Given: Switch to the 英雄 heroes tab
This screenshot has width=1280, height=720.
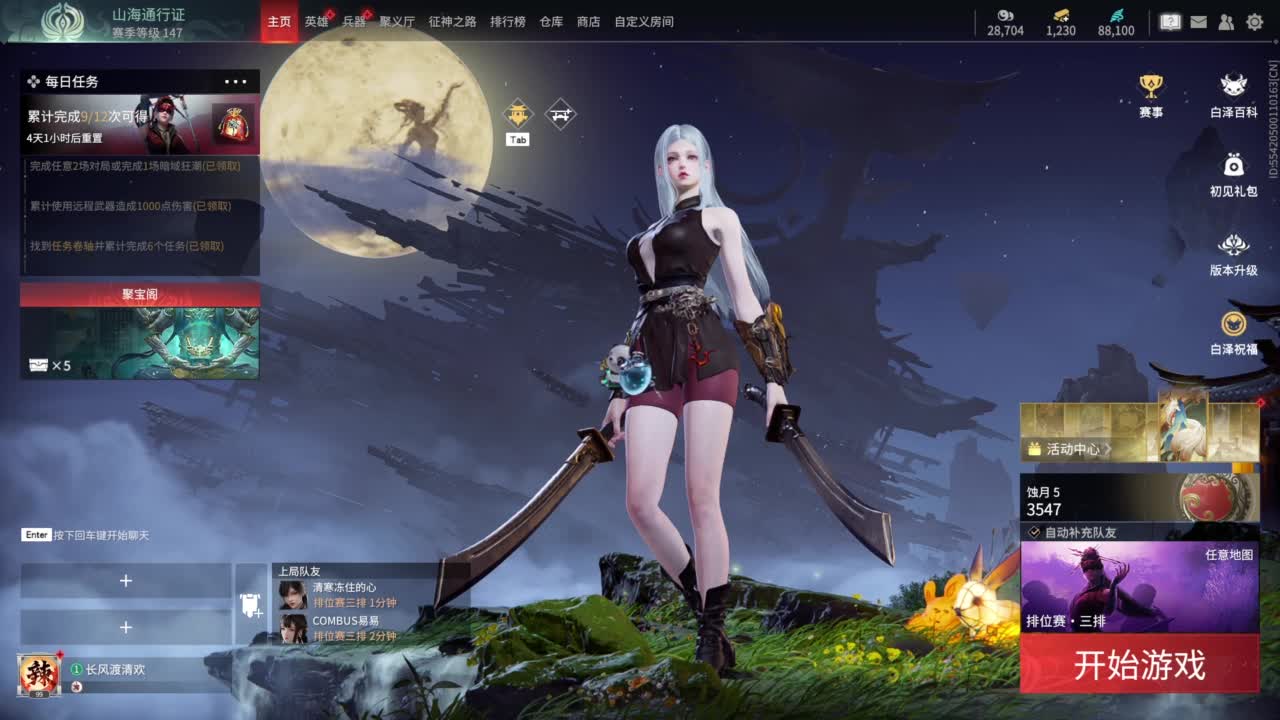Looking at the screenshot, I should pyautogui.click(x=317, y=21).
